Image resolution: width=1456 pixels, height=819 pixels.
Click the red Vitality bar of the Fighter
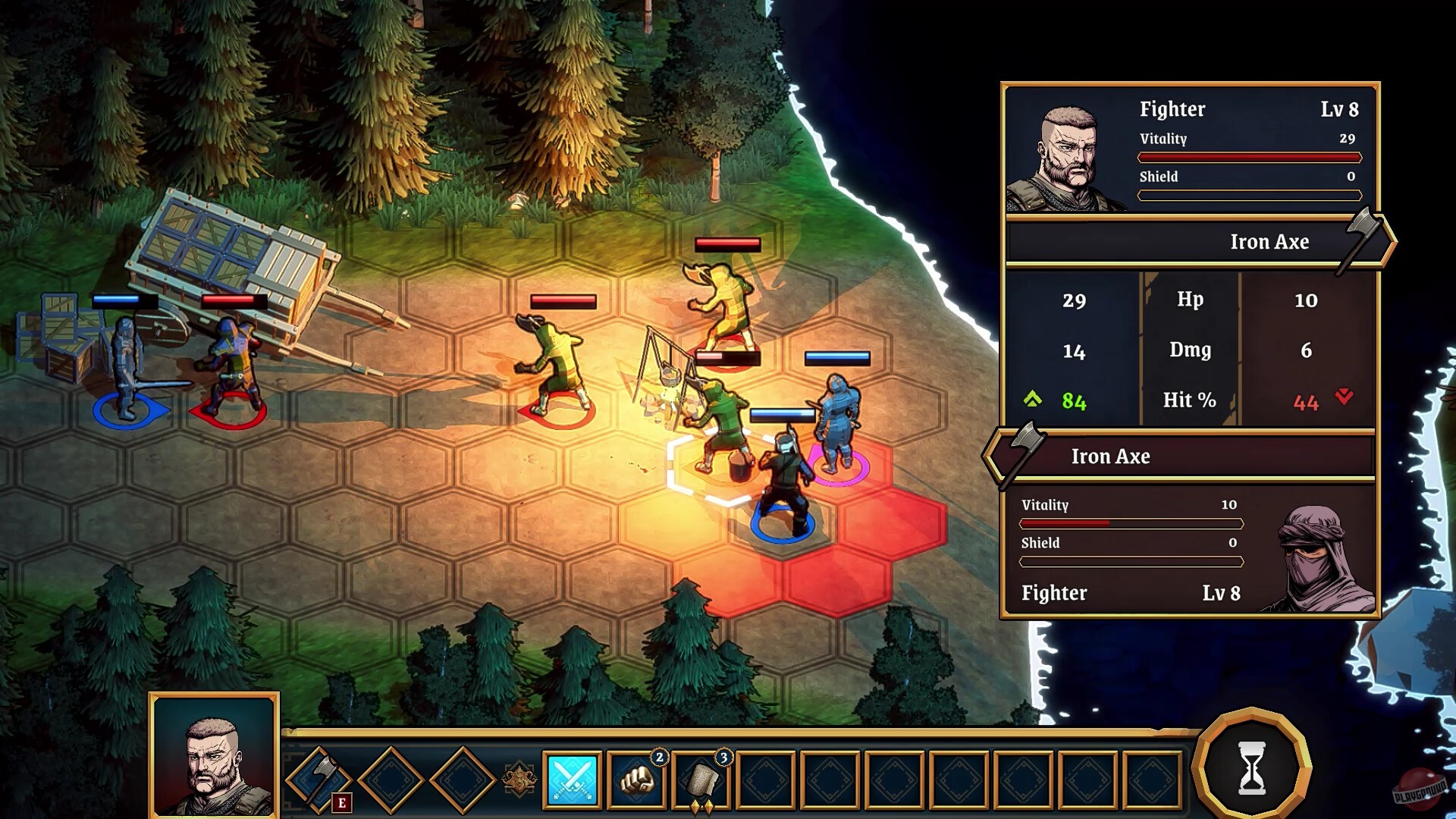[x=1250, y=156]
